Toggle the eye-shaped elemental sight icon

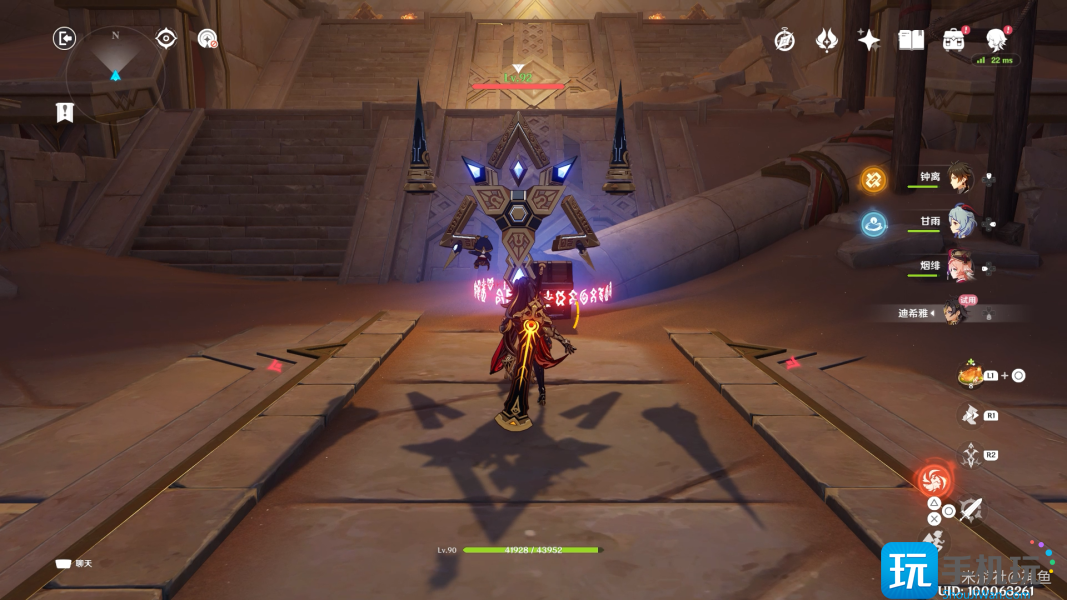pyautogui.click(x=166, y=39)
